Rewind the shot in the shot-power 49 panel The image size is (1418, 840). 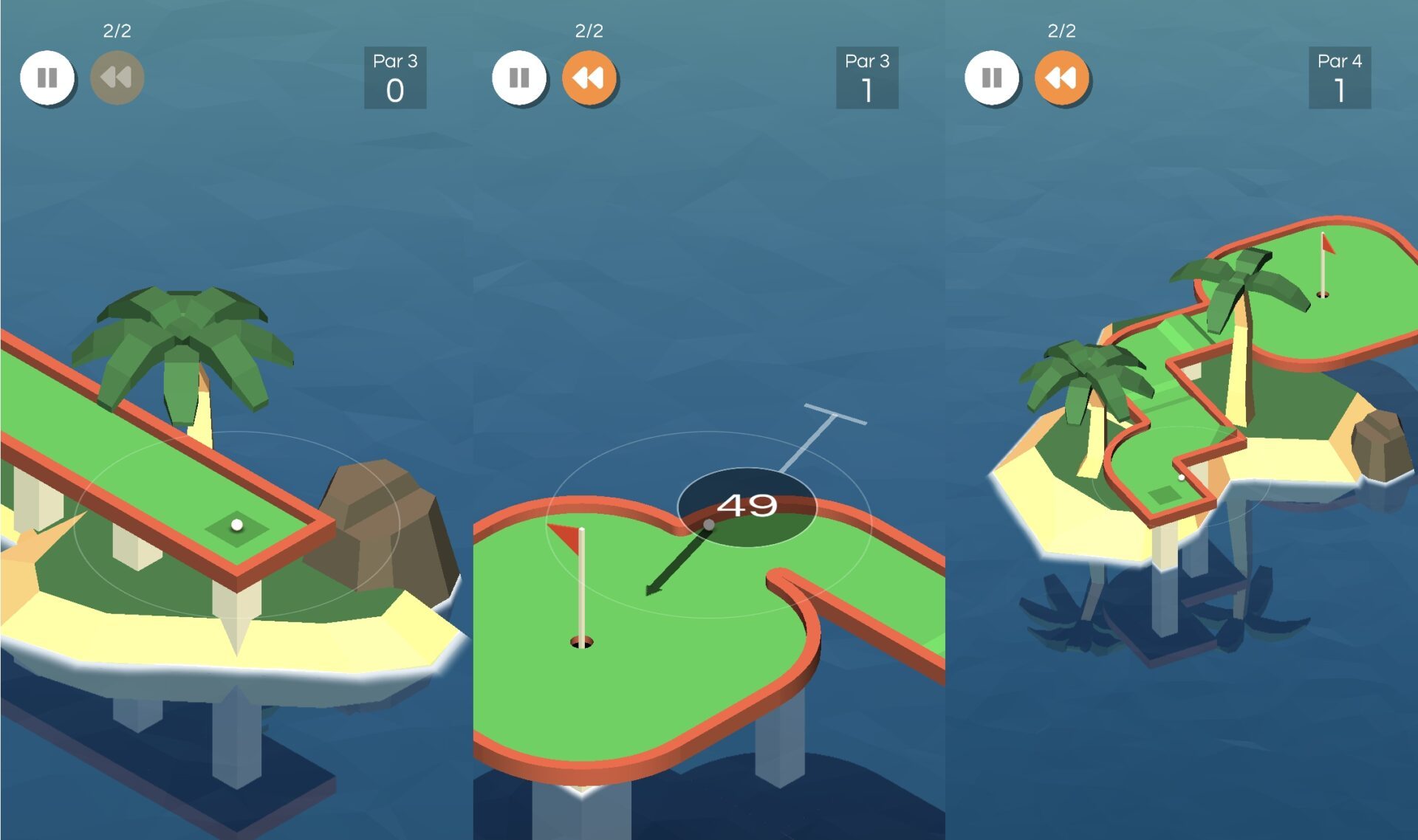click(x=589, y=78)
